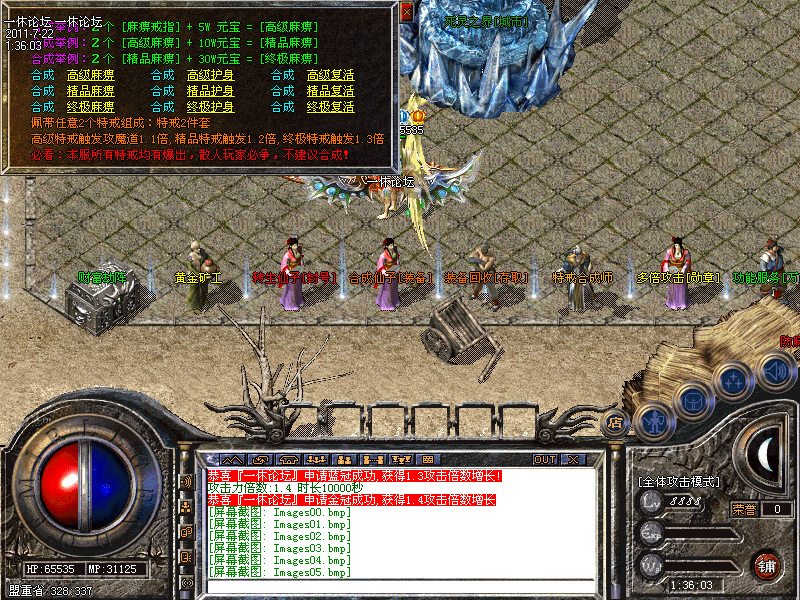Choose the 高级护身 synthesis link
The height and width of the screenshot is (600, 800).
pyautogui.click(x=210, y=75)
